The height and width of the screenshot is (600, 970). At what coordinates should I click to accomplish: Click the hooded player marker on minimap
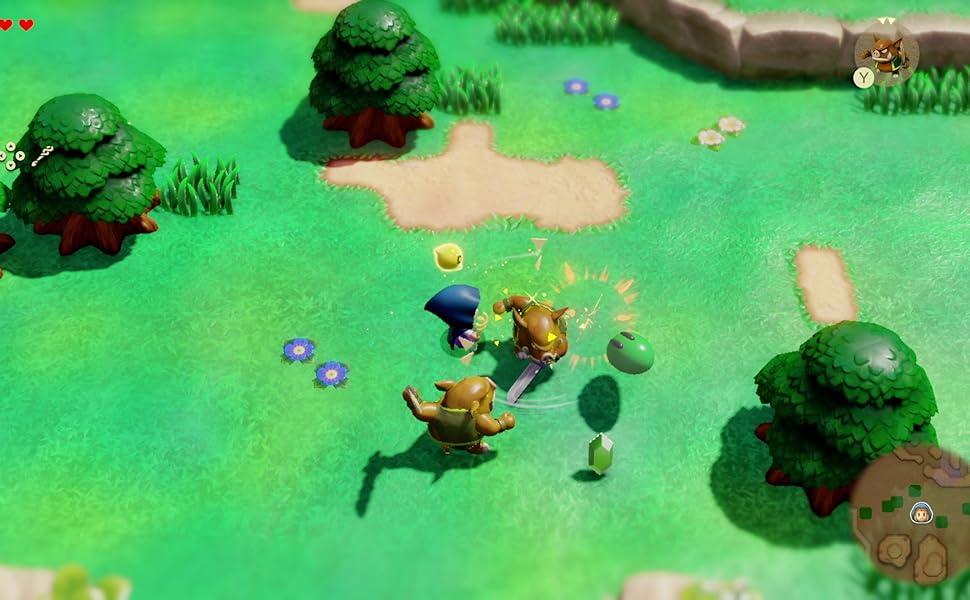(921, 512)
